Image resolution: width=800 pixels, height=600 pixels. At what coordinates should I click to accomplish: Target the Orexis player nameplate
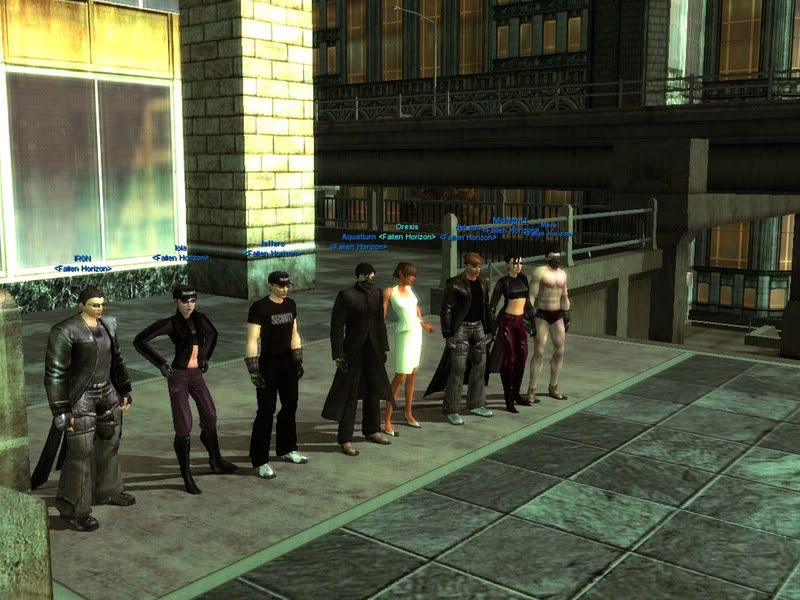[x=407, y=227]
